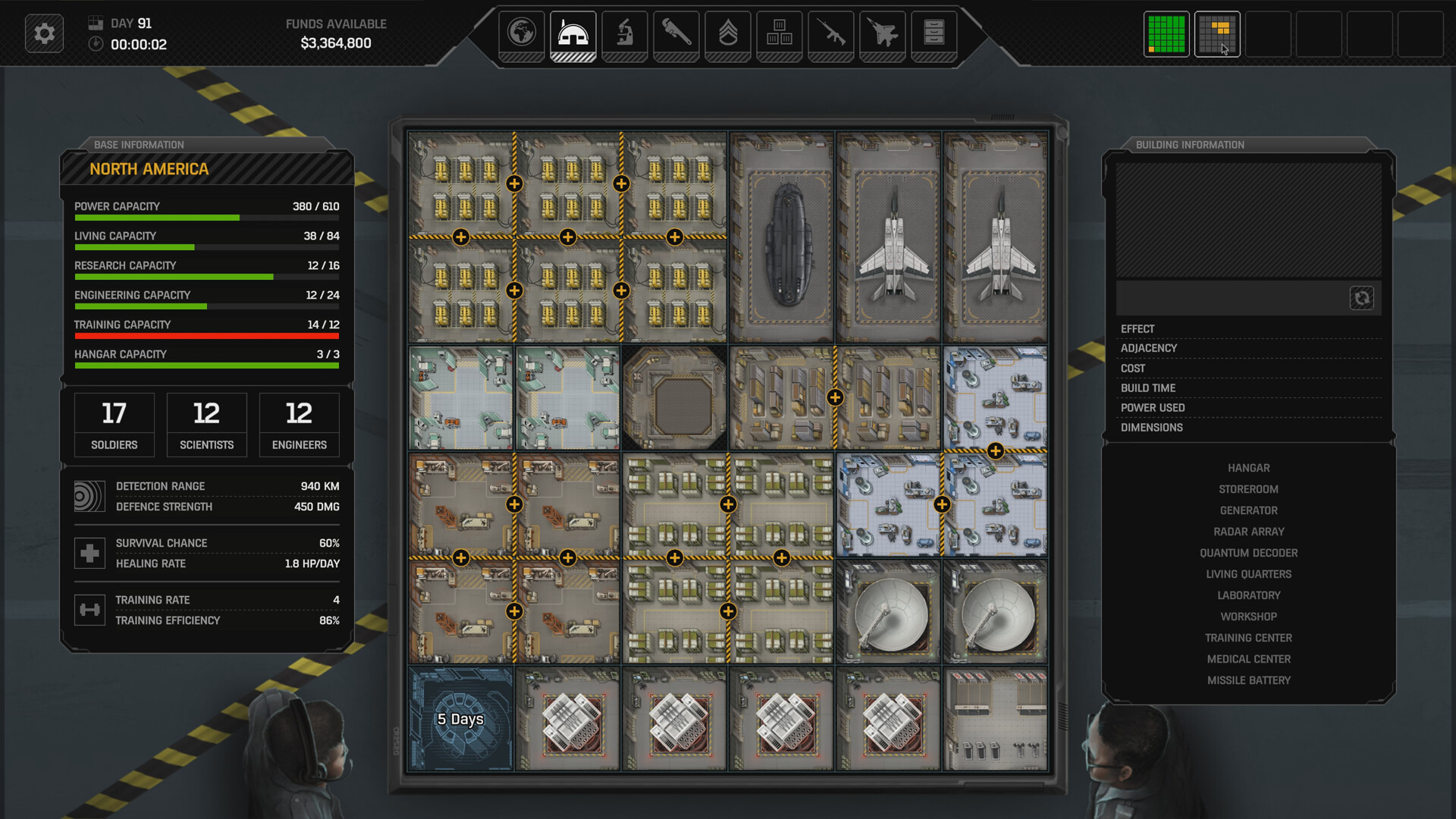
Task: Select RADAR ARRAY from the building list
Action: pyautogui.click(x=1247, y=531)
